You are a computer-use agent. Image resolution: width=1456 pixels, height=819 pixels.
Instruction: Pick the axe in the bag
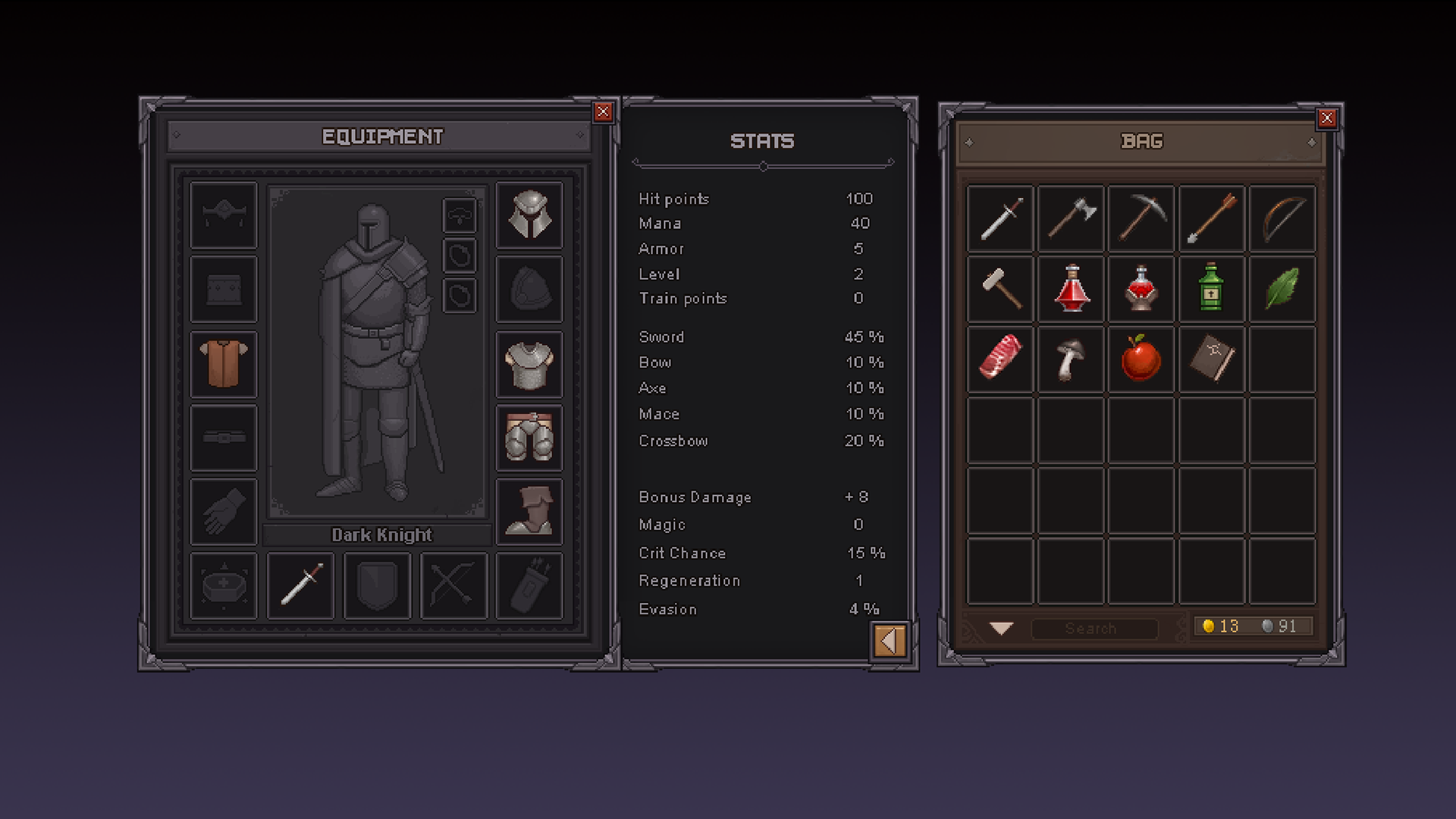(1071, 218)
